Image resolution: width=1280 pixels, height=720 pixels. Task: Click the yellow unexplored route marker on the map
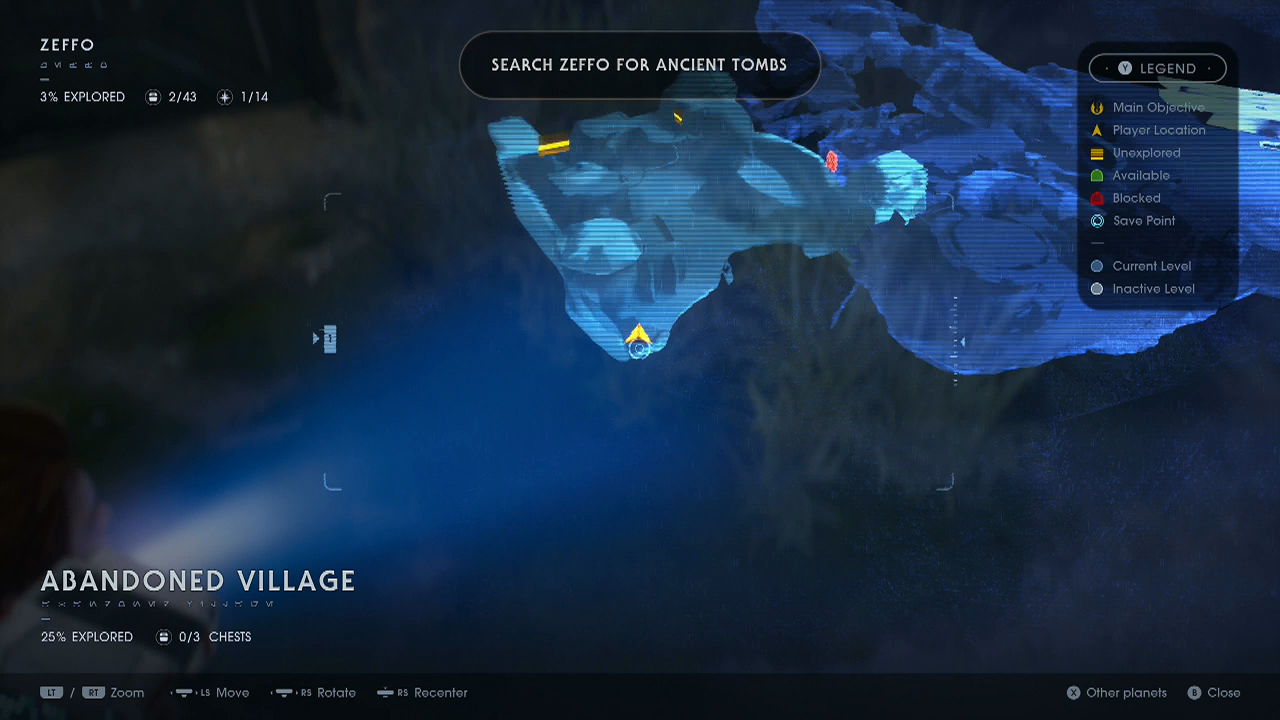point(553,146)
